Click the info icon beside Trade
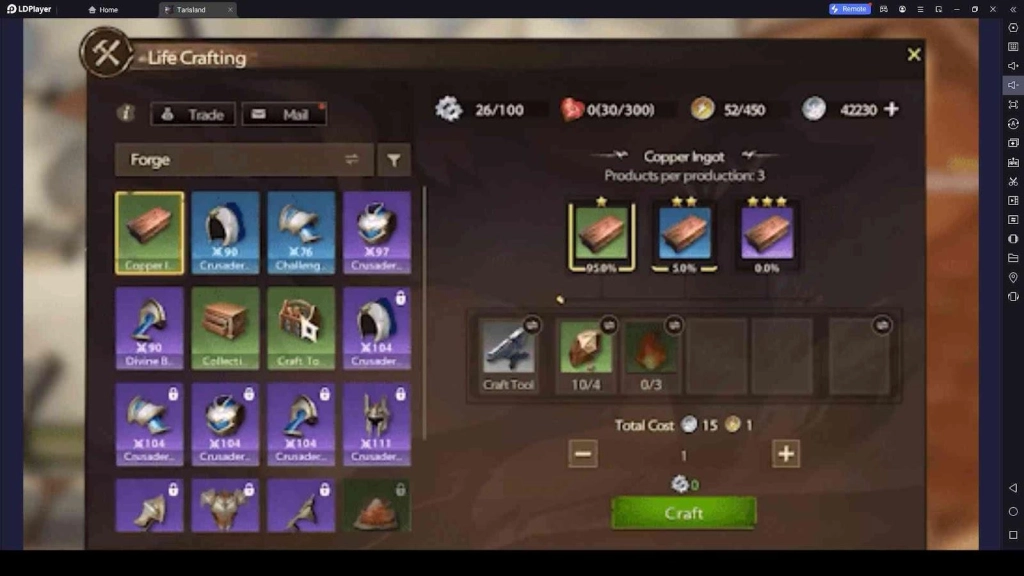 point(126,114)
